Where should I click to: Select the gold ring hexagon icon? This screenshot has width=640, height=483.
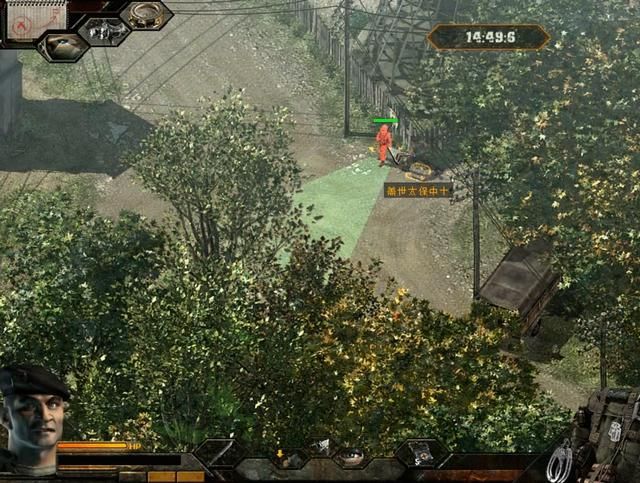146,14
